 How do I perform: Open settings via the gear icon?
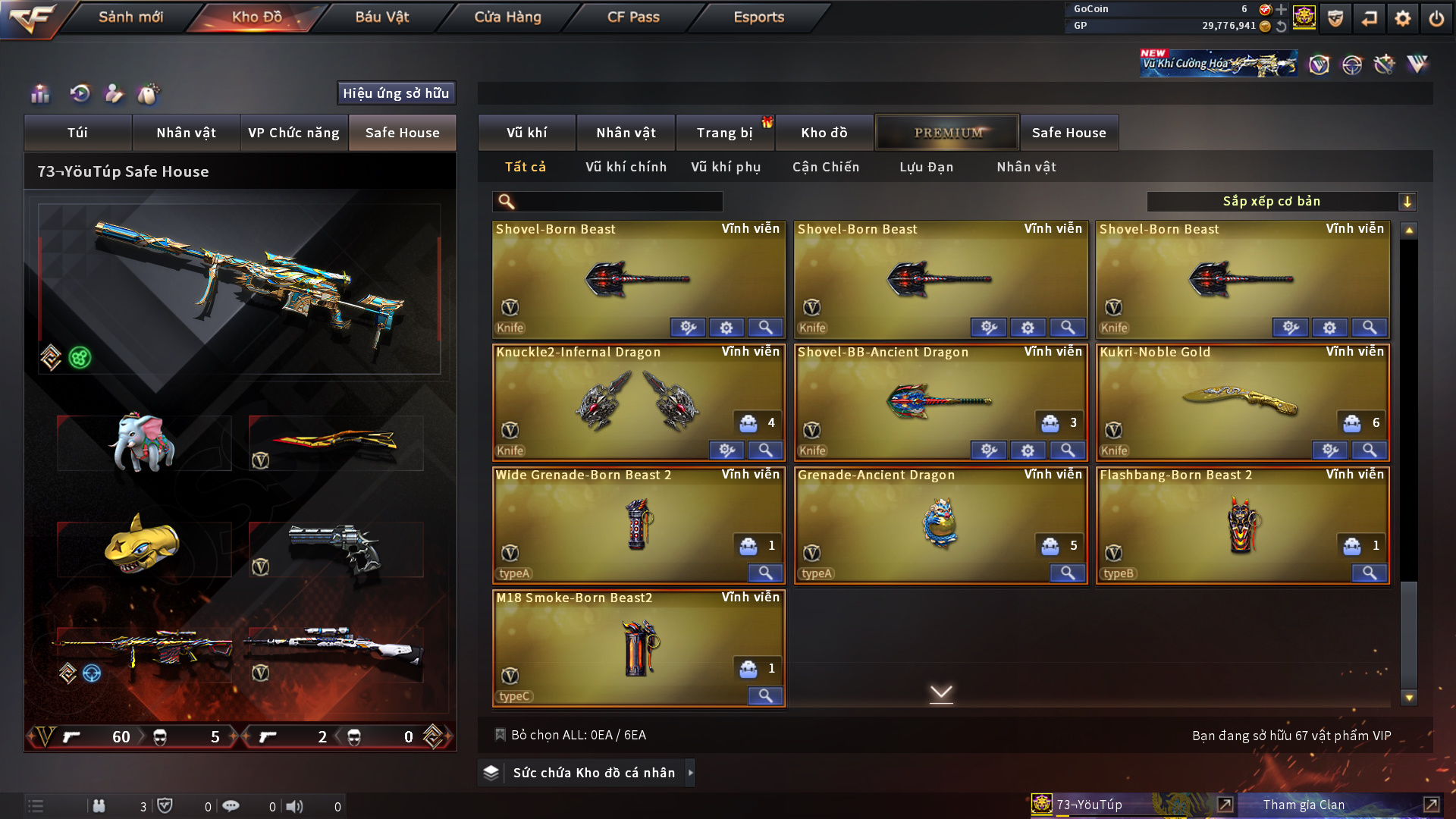tap(1402, 18)
